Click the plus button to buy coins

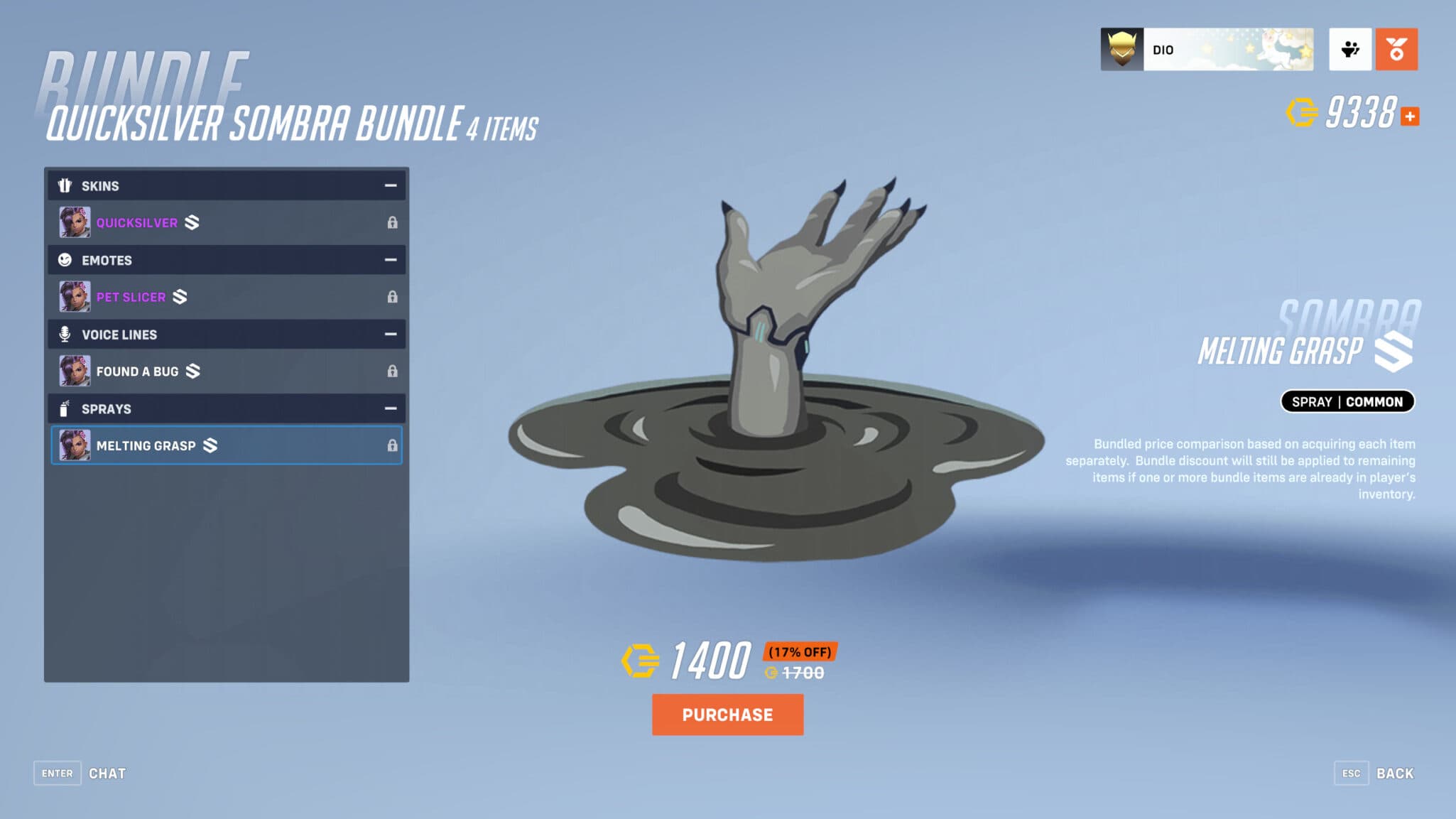coord(1409,115)
